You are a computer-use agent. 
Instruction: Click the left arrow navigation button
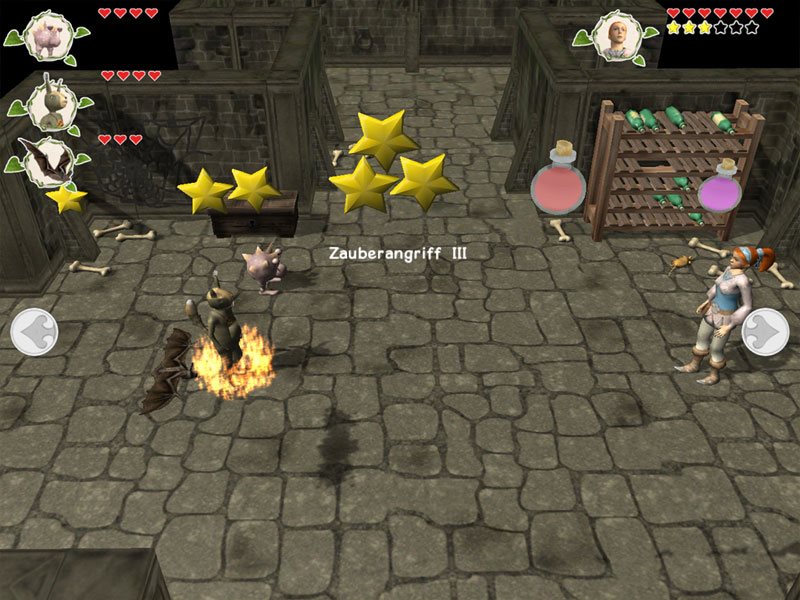pyautogui.click(x=33, y=330)
